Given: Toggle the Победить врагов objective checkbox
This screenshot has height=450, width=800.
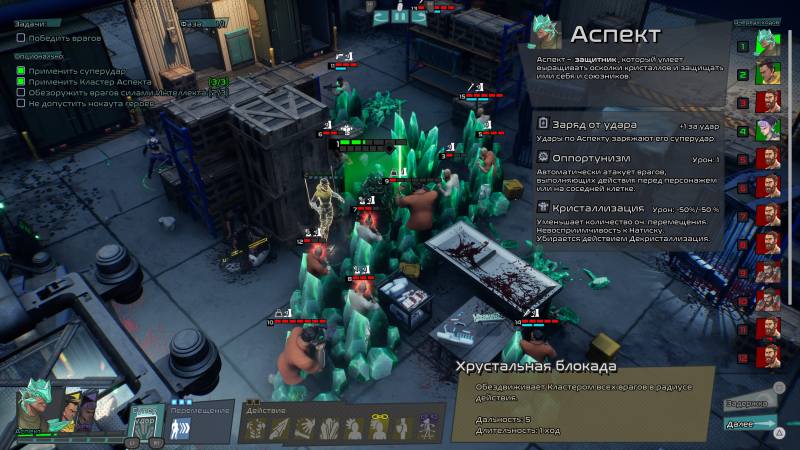Looking at the screenshot, I should 20,38.
